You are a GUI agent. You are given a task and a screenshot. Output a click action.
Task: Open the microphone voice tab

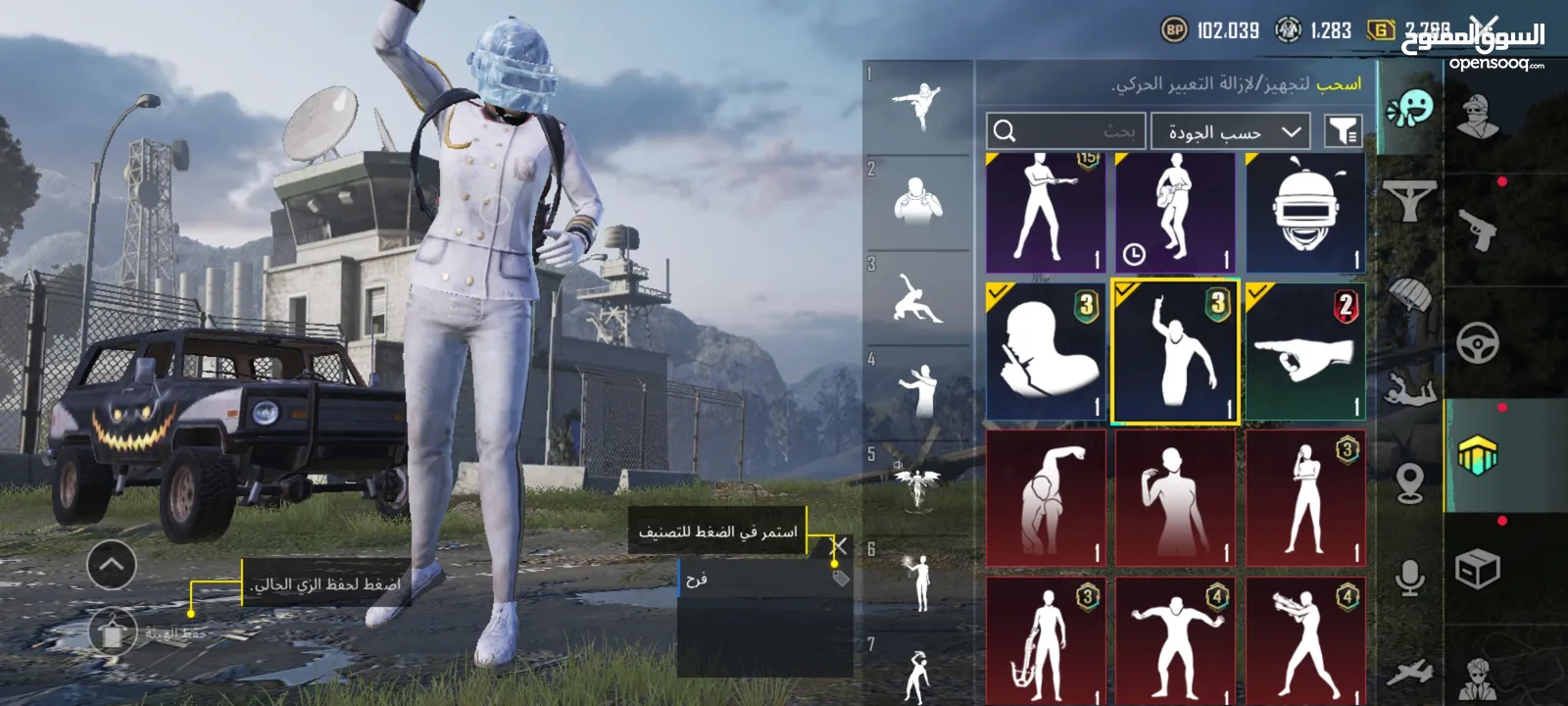click(x=1409, y=579)
